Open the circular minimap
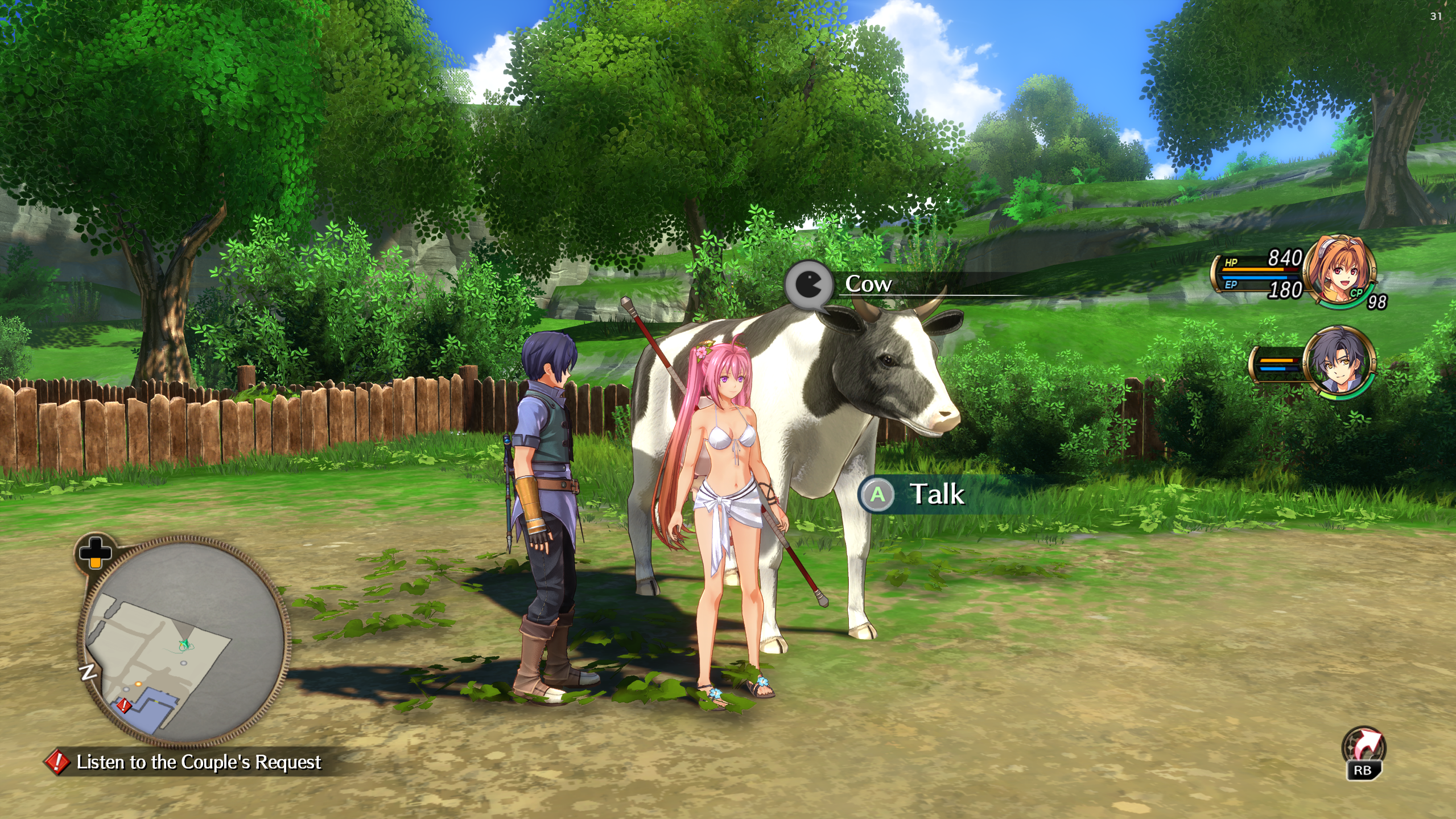 pyautogui.click(x=183, y=641)
